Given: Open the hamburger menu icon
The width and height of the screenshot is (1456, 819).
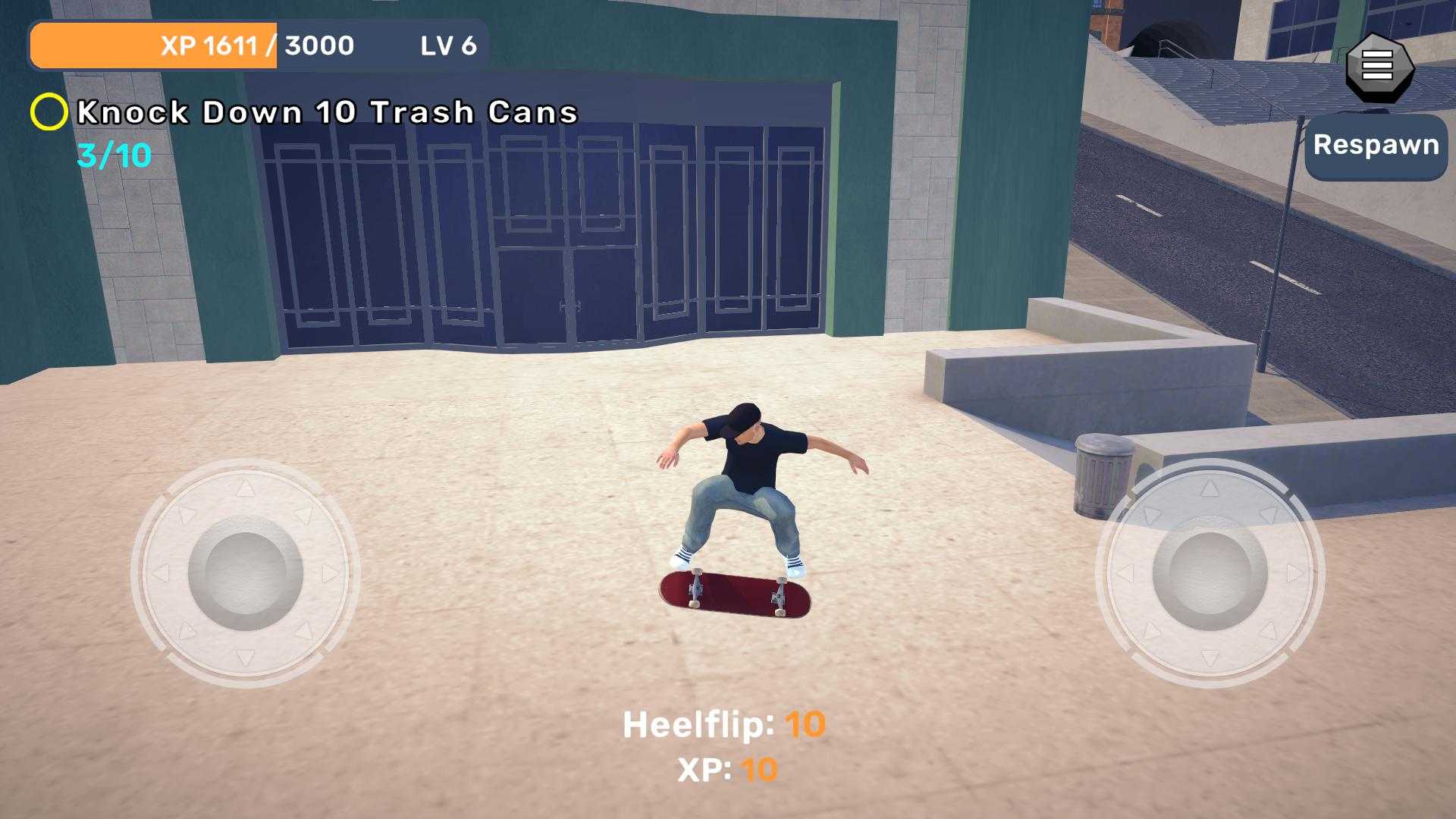Looking at the screenshot, I should [1377, 66].
